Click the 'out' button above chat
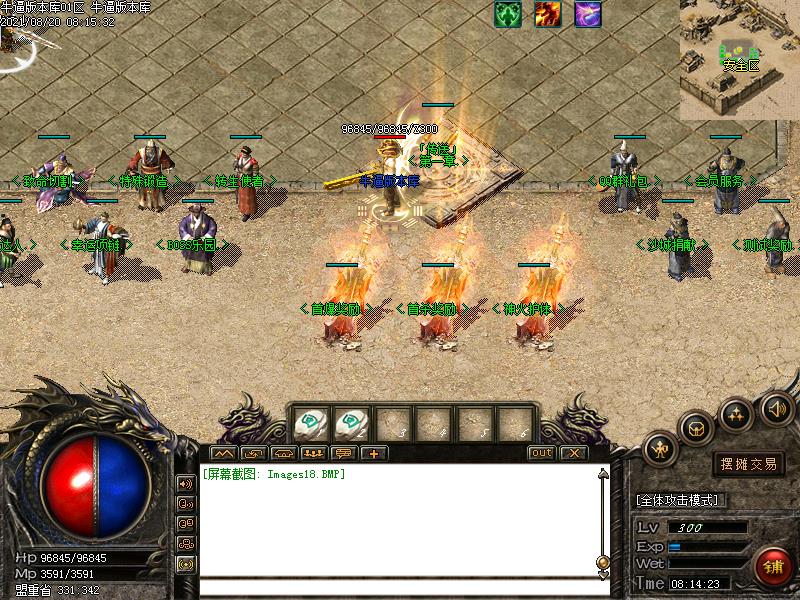Viewport: 800px width, 600px height. [x=541, y=453]
